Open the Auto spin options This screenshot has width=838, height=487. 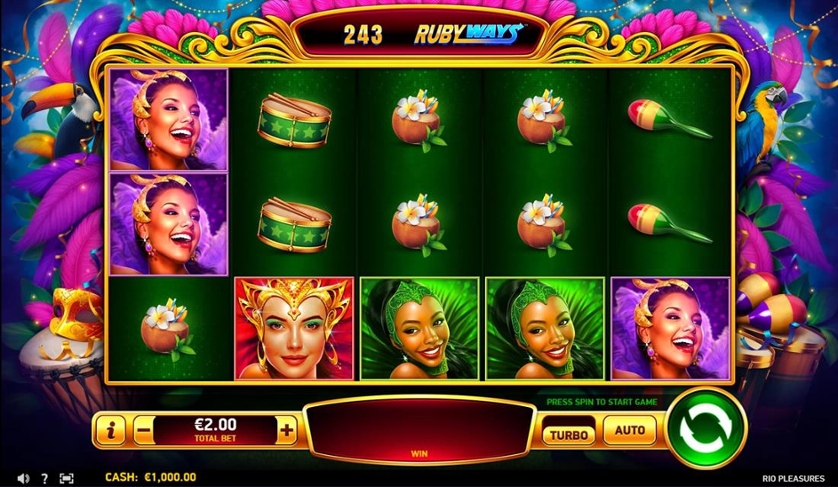pos(629,432)
